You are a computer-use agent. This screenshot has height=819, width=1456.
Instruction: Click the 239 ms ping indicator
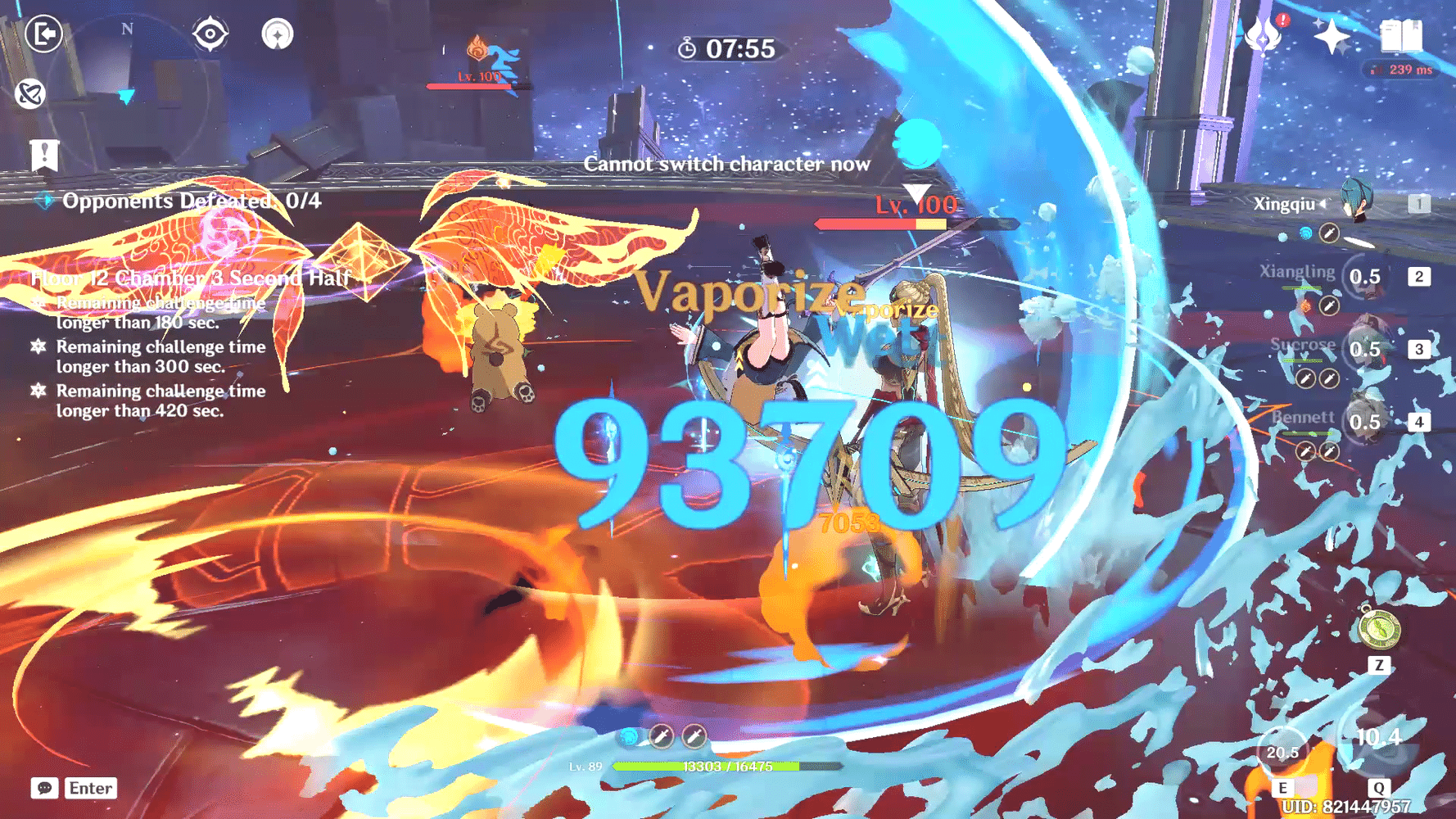tap(1400, 71)
